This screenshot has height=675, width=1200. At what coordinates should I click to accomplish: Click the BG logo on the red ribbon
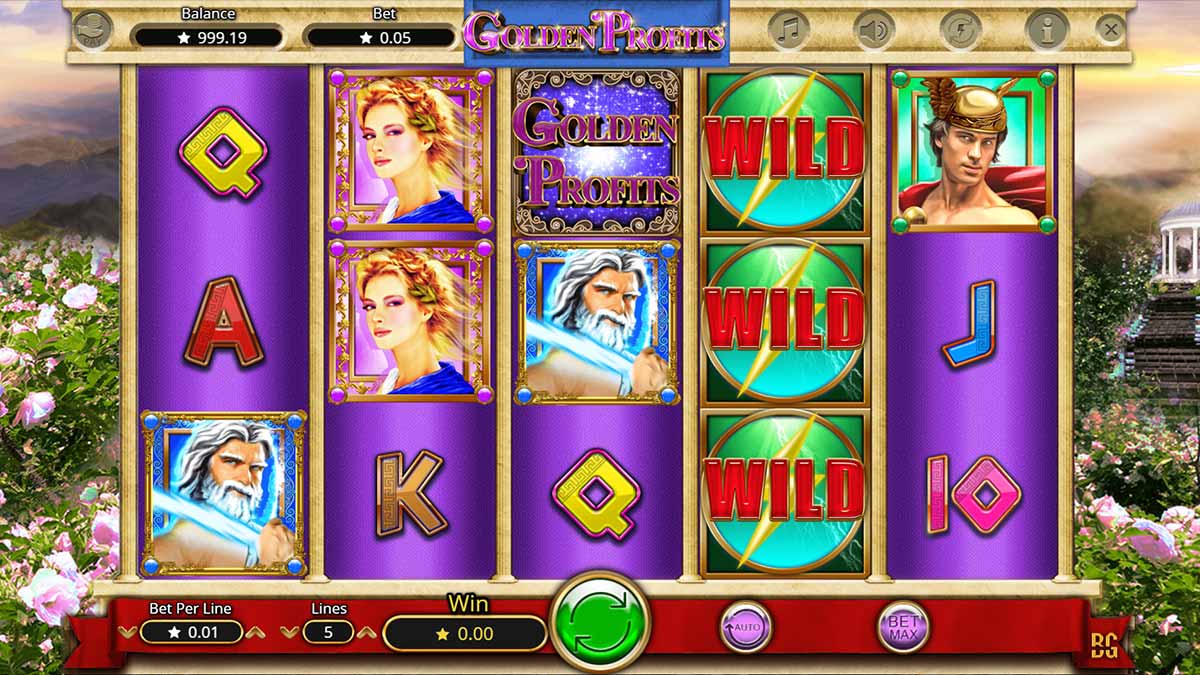coord(1104,646)
